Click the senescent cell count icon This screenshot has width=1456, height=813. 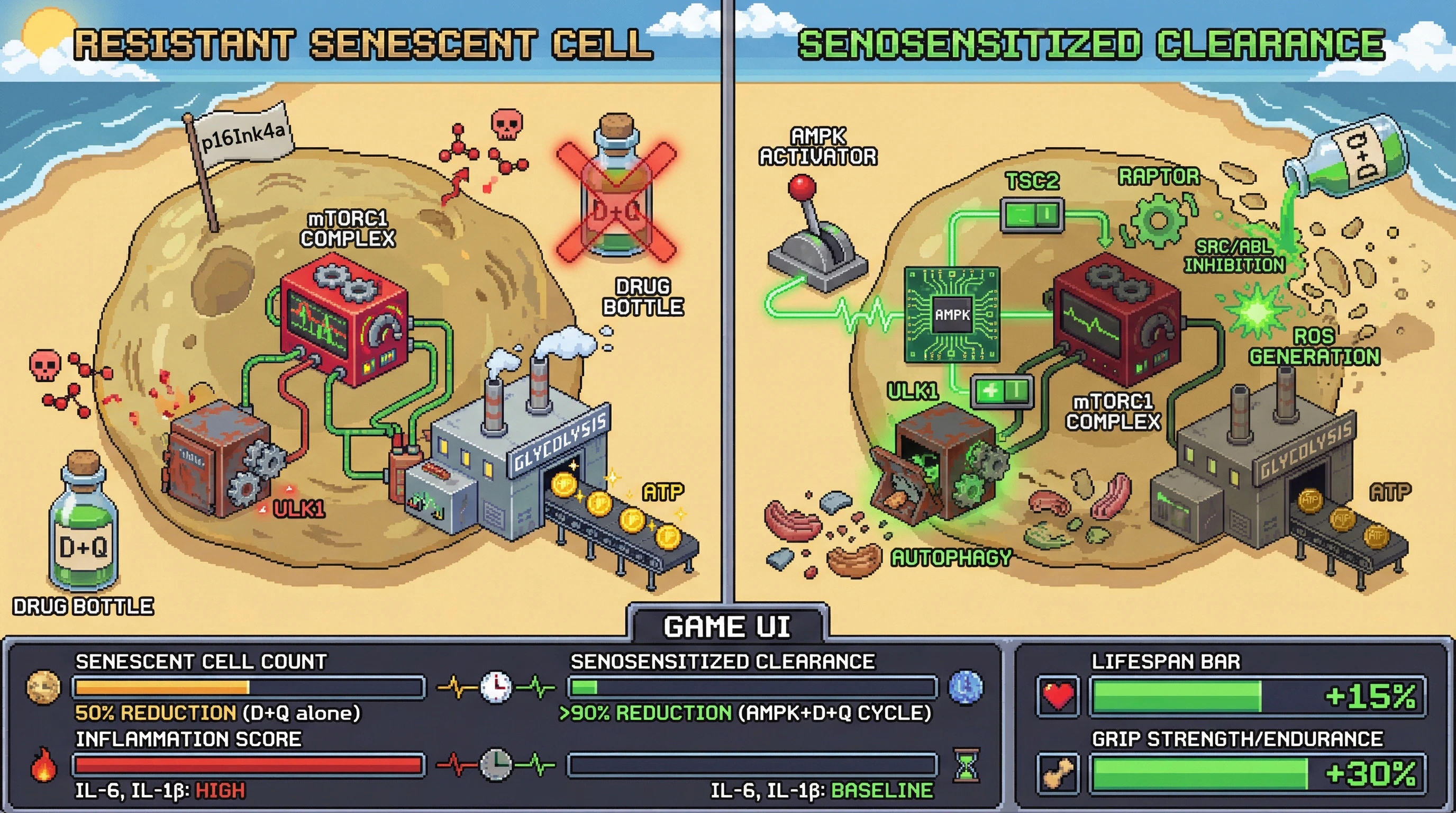[x=43, y=688]
